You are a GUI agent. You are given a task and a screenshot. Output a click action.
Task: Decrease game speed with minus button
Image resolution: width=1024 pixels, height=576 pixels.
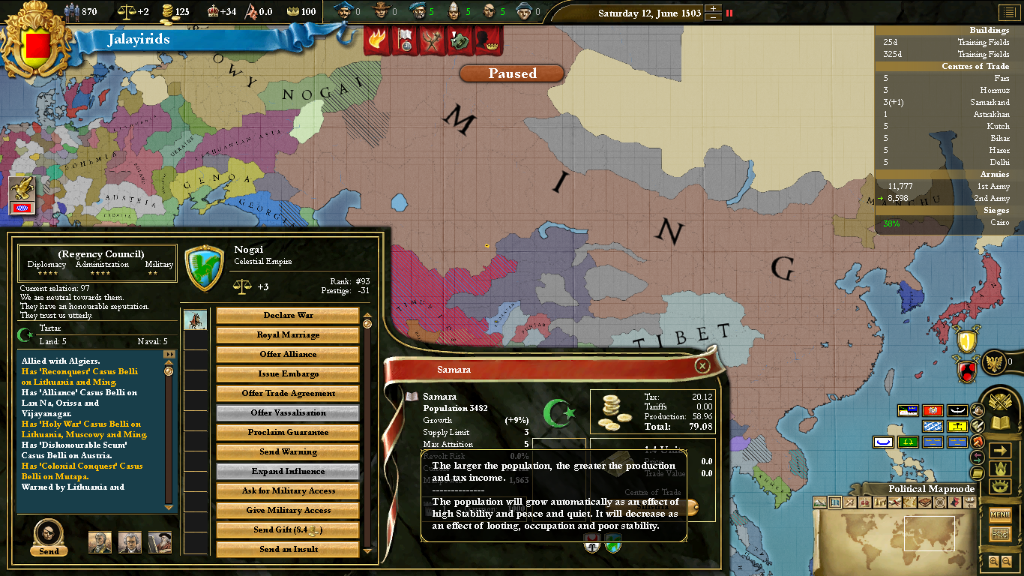click(x=711, y=18)
